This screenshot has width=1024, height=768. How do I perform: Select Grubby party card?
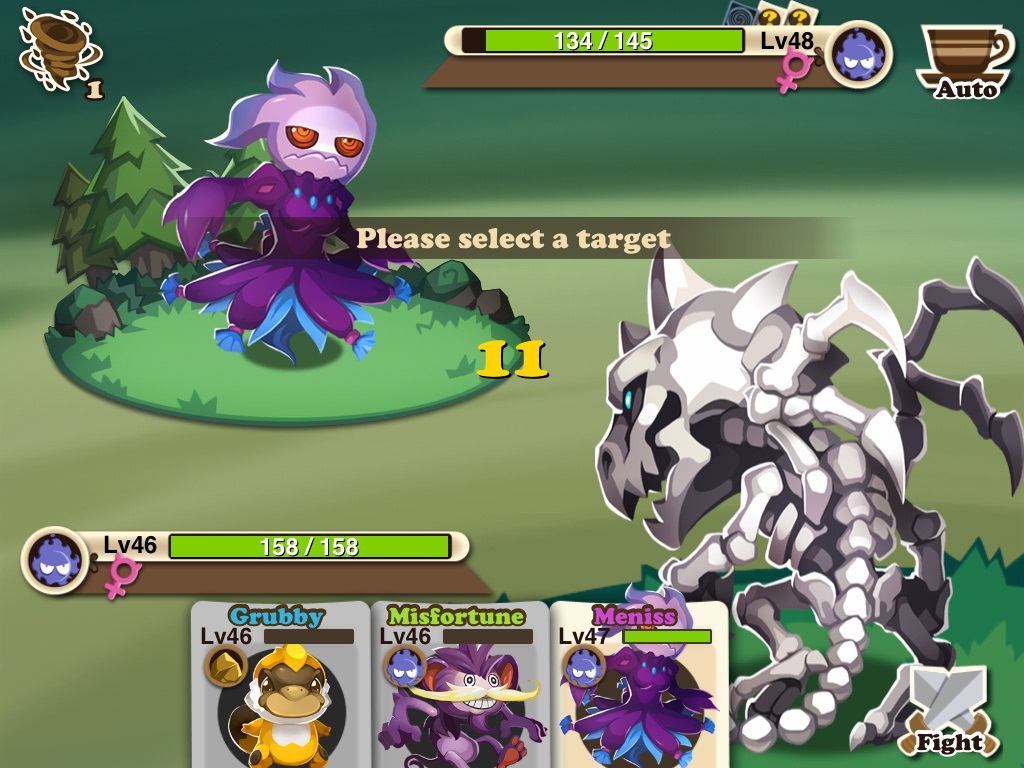click(x=280, y=685)
